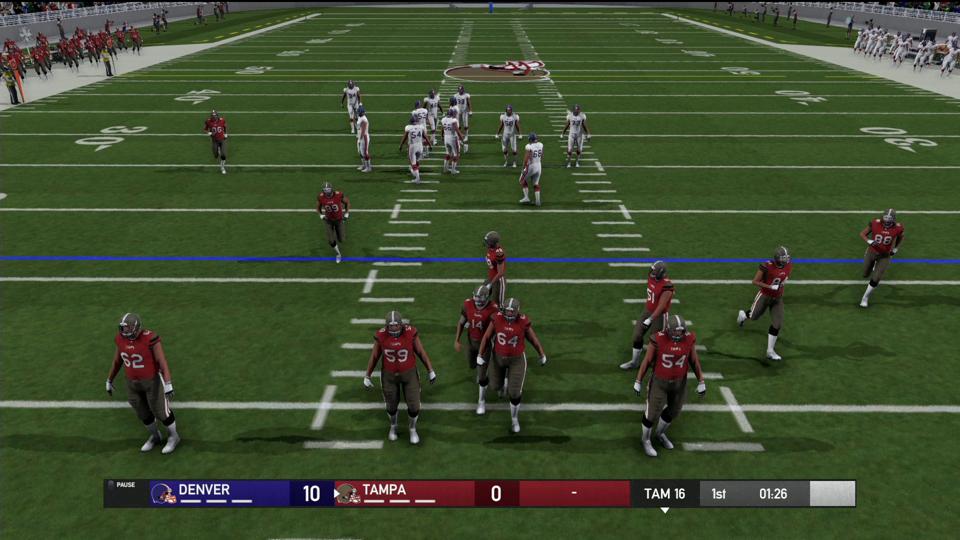Click the Denver helmet logo
Screen dimensions: 960x540
pos(162,493)
